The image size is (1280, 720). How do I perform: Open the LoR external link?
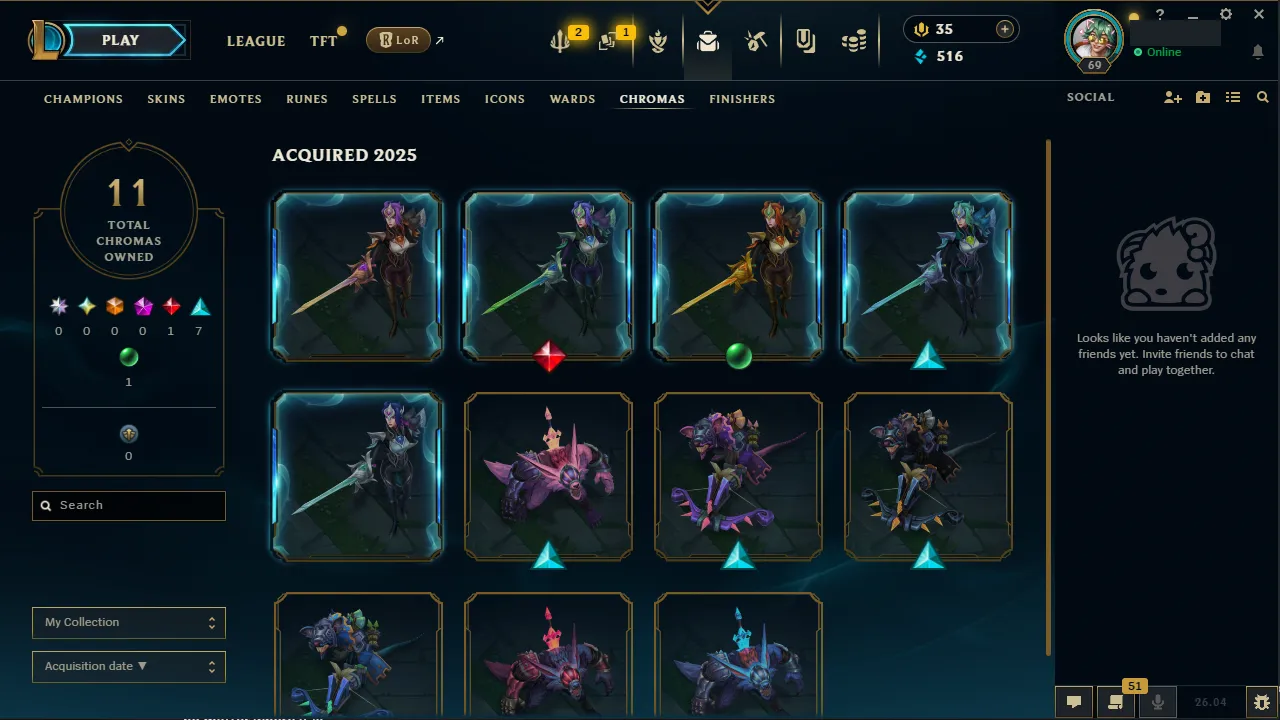pyautogui.click(x=398, y=40)
